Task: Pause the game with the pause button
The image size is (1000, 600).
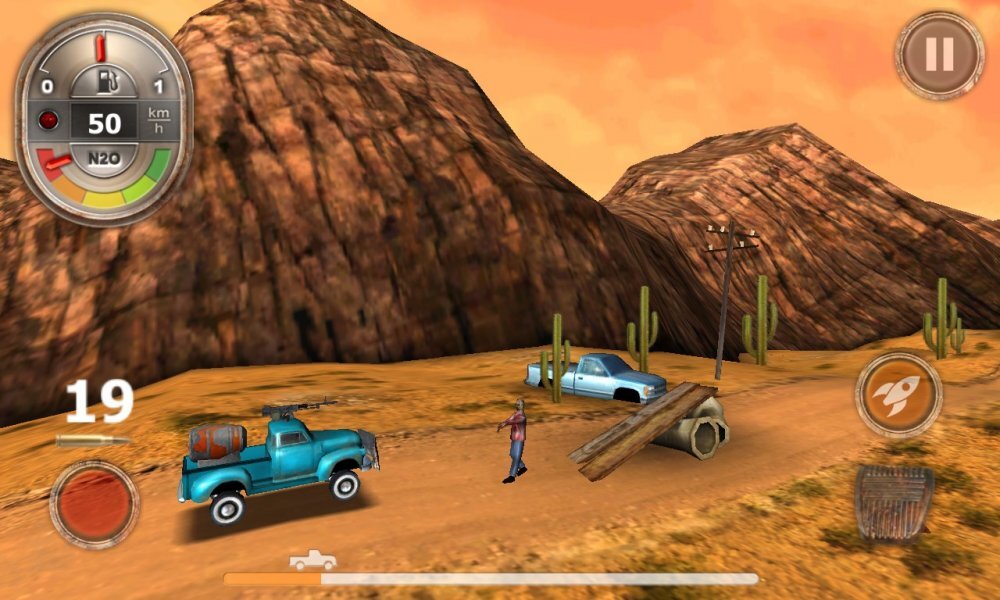Action: [x=939, y=55]
